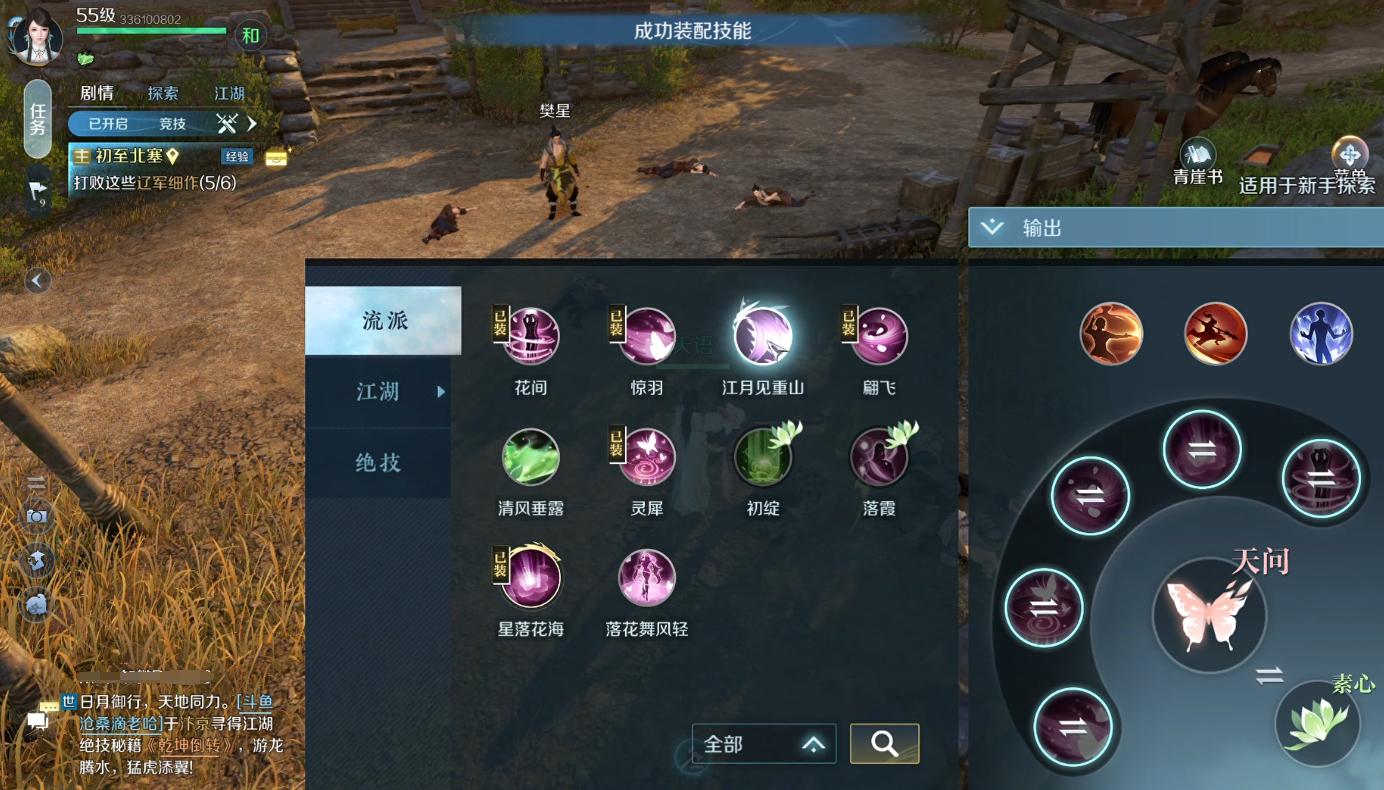Collapse the 输出 panel header chevron

pos(991,226)
